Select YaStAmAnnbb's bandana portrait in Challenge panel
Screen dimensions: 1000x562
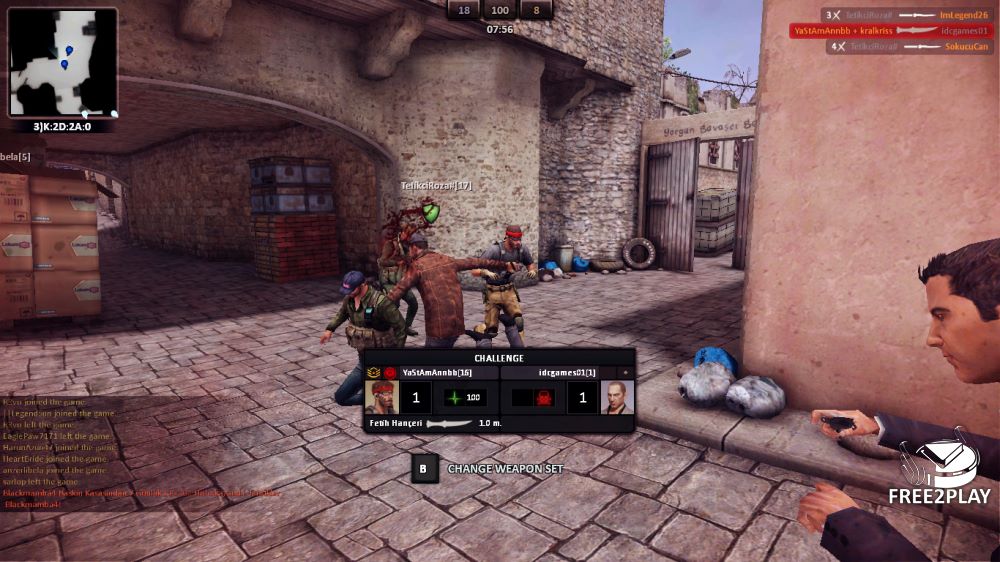(381, 397)
